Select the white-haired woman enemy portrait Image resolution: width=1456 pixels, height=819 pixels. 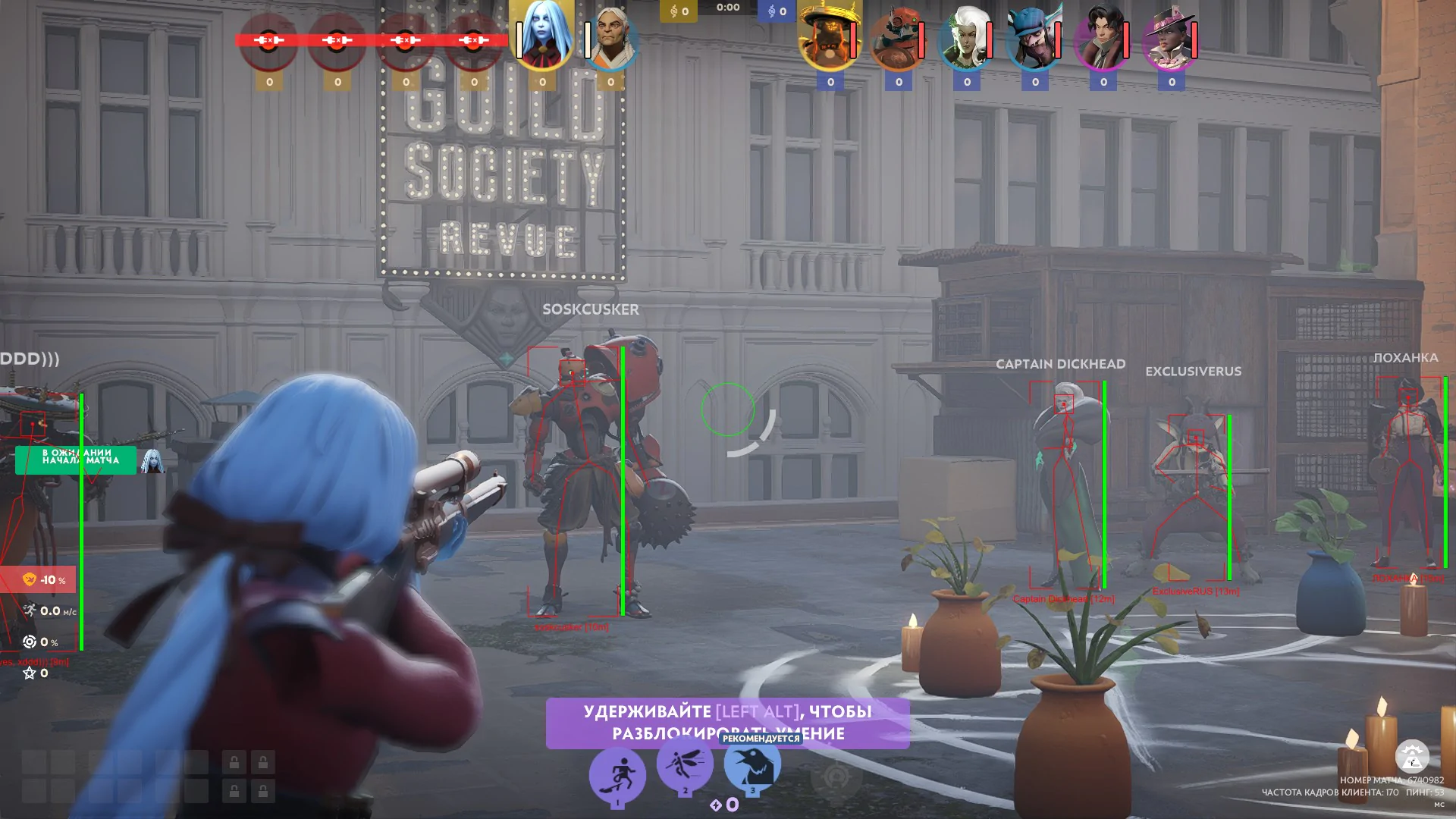tap(966, 39)
